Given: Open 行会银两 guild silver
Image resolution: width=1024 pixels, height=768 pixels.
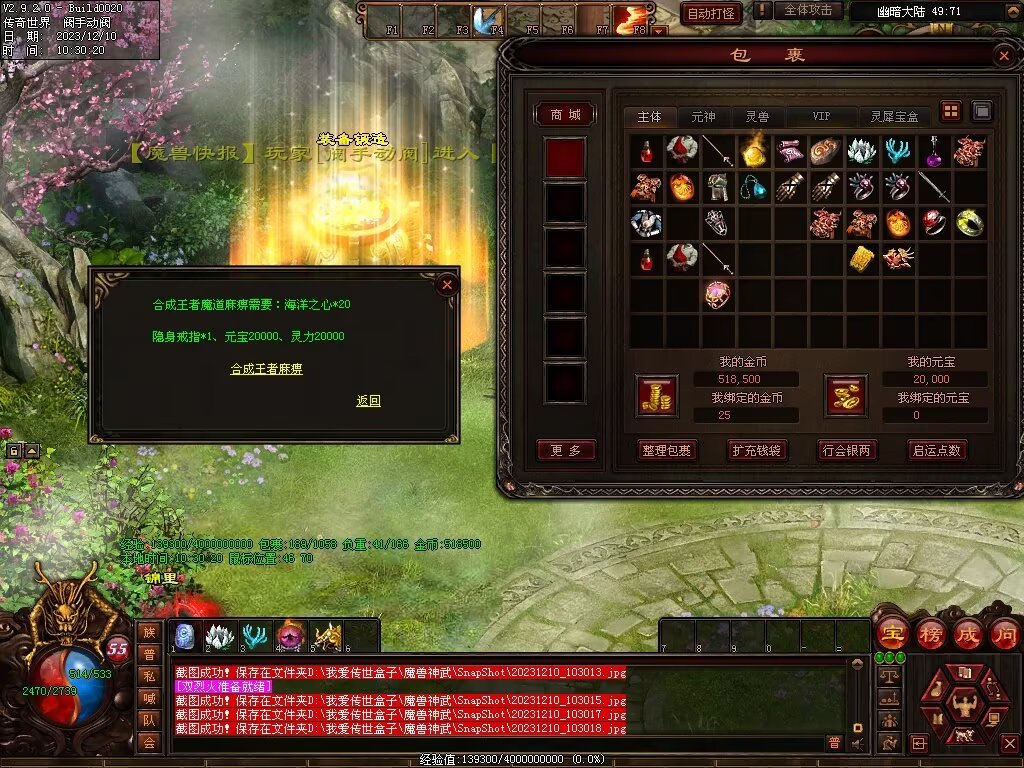Looking at the screenshot, I should (846, 450).
